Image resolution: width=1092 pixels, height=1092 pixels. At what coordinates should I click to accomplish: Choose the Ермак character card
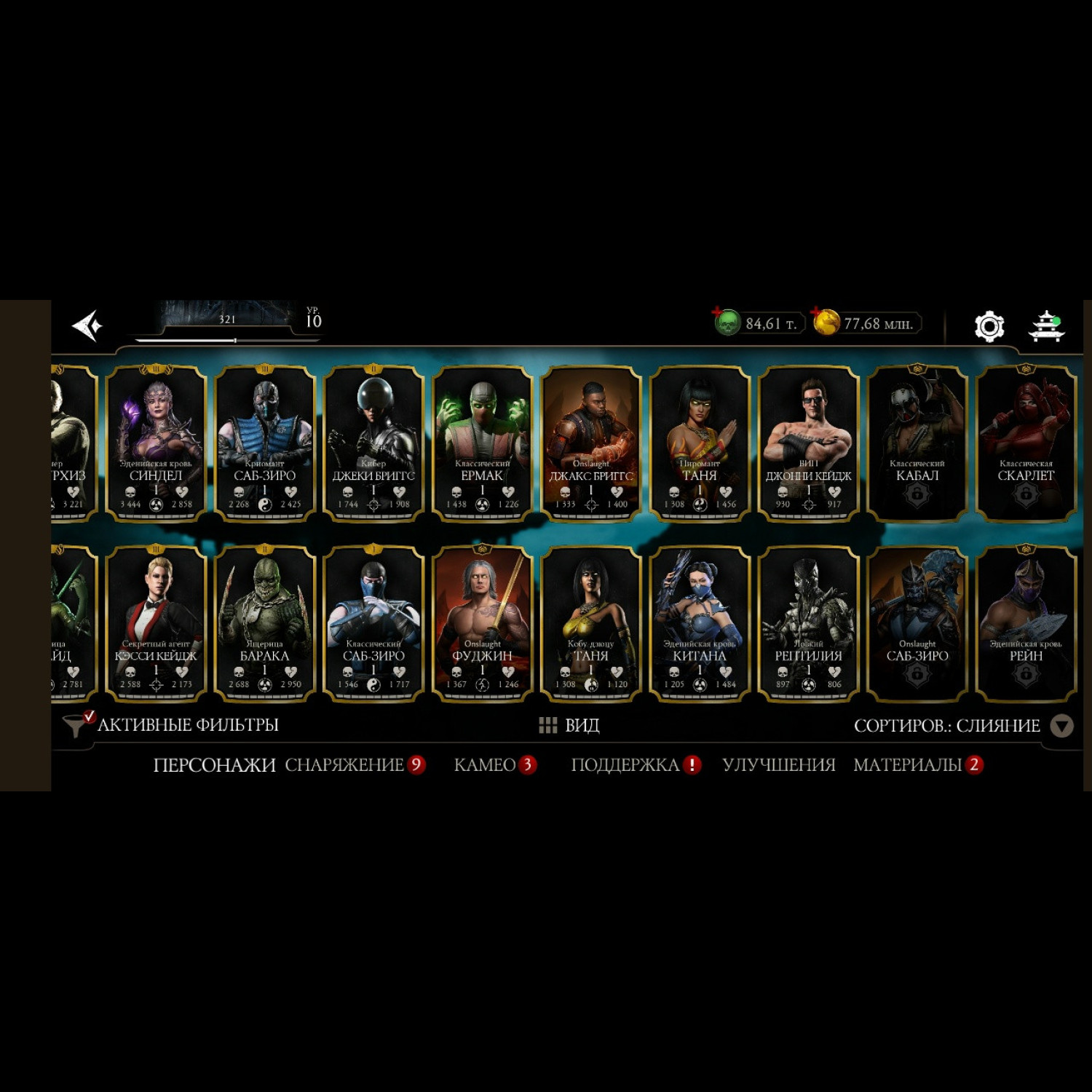pyautogui.click(x=482, y=443)
